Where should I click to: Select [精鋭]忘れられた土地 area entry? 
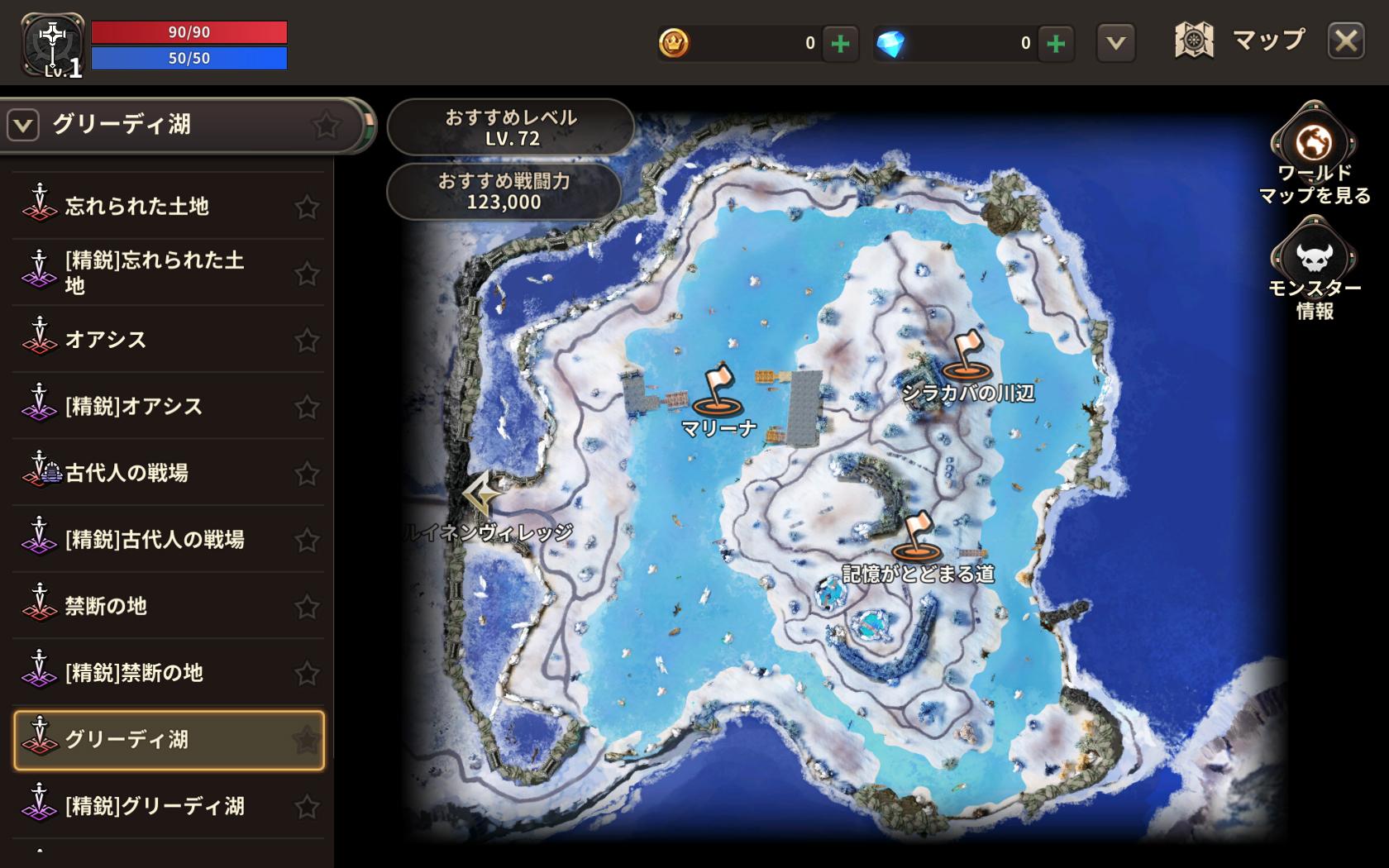[154, 273]
